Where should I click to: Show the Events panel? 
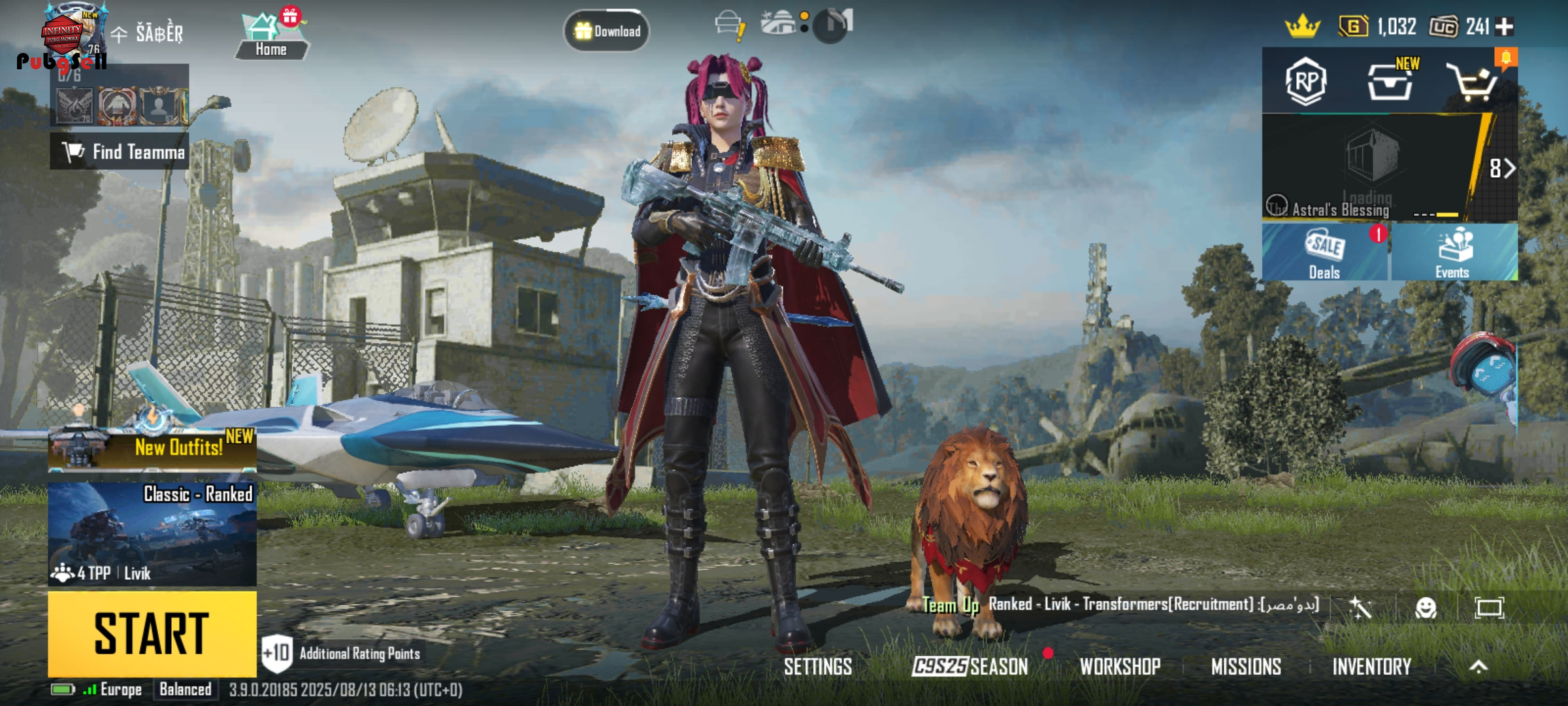[x=1453, y=253]
